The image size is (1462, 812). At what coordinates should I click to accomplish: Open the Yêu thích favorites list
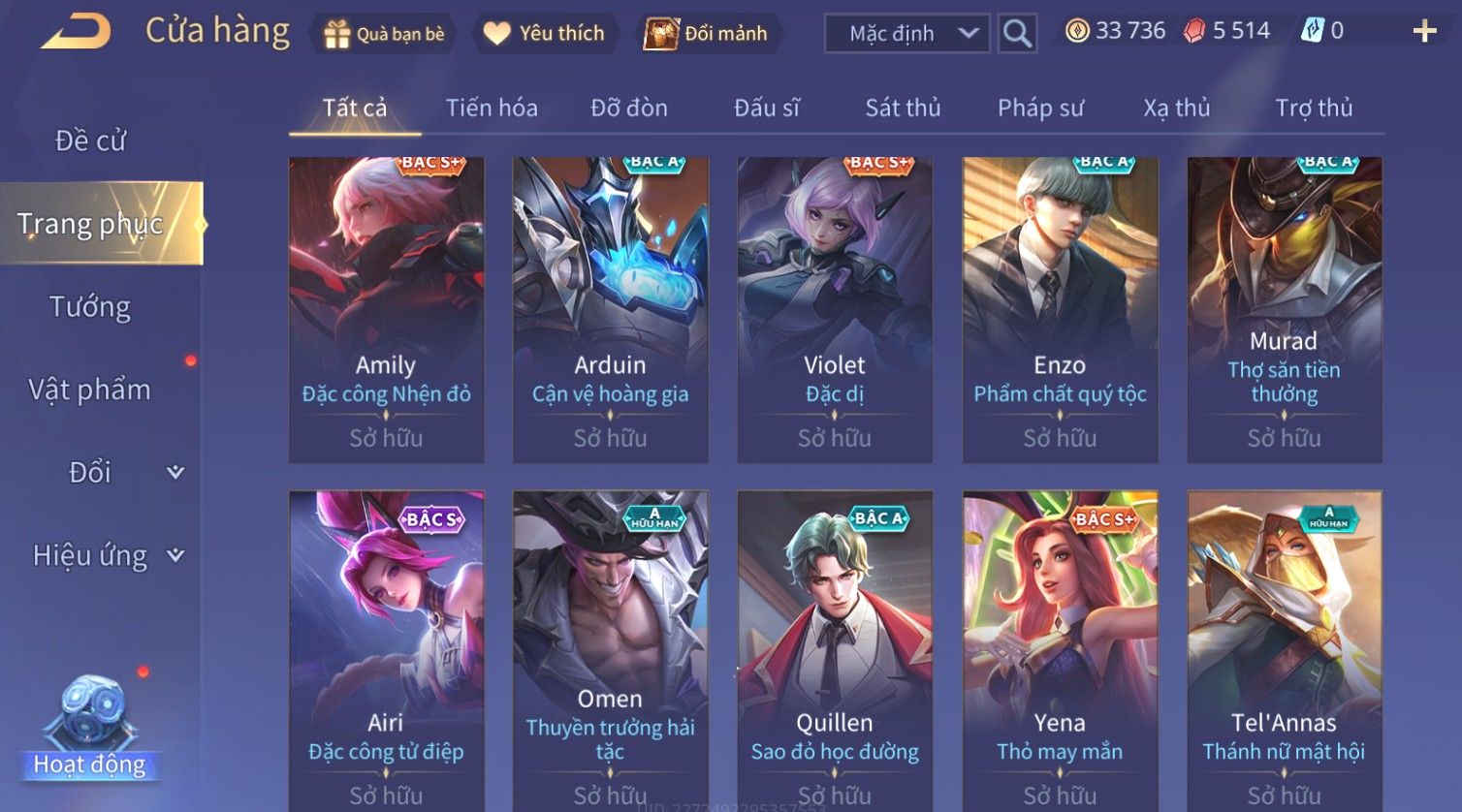[x=544, y=34]
